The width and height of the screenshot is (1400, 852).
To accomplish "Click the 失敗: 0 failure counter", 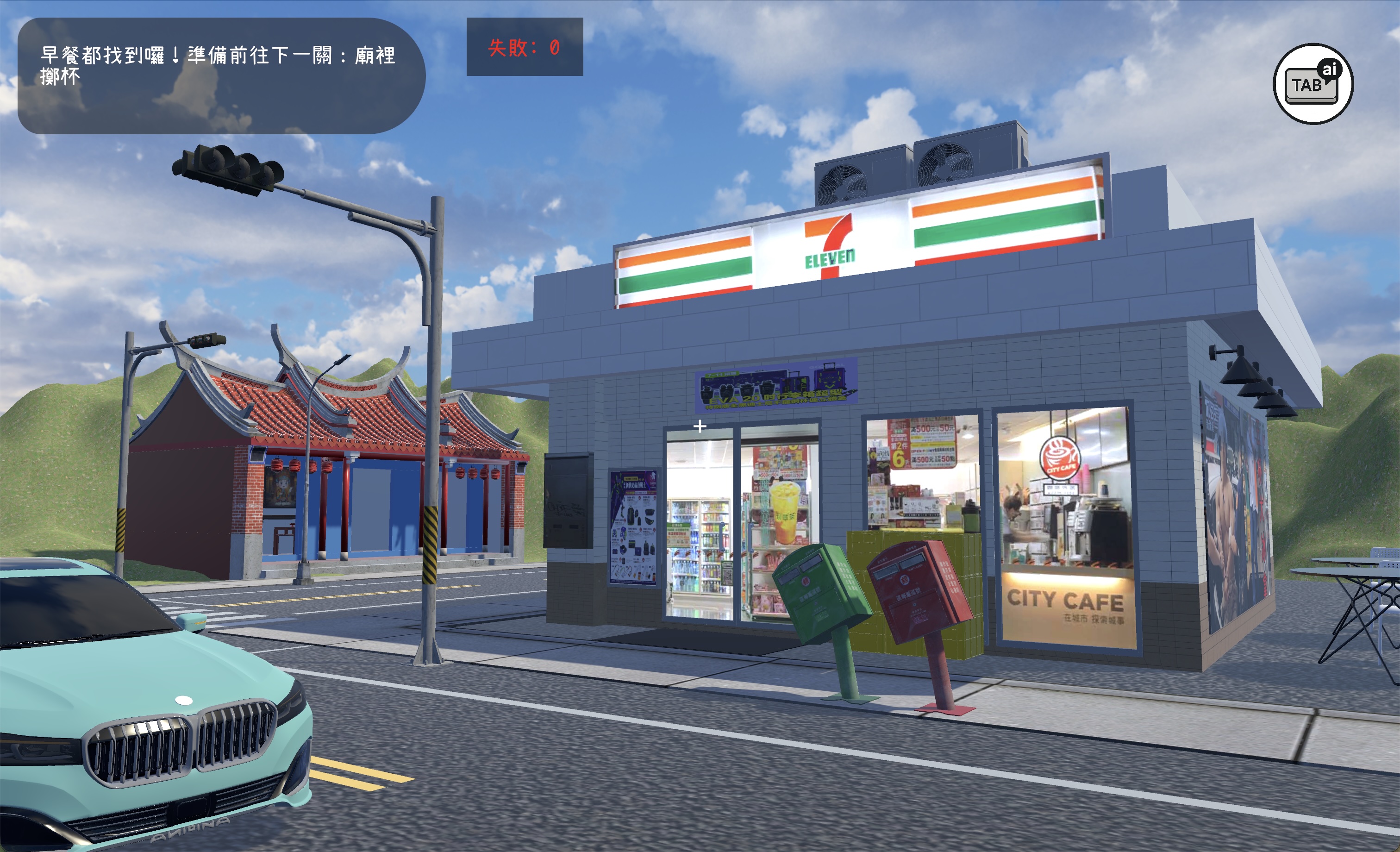I will click(x=523, y=49).
